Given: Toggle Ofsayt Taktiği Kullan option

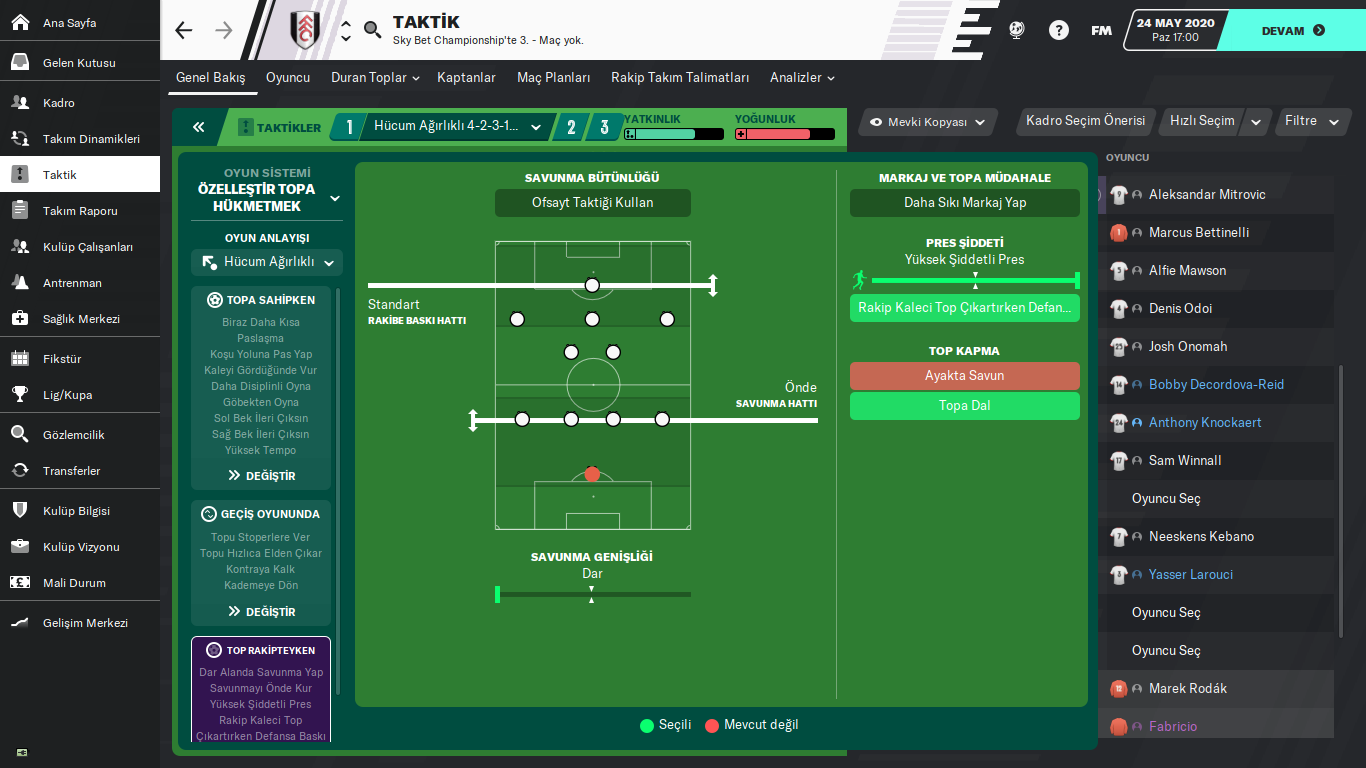Looking at the screenshot, I should point(592,203).
